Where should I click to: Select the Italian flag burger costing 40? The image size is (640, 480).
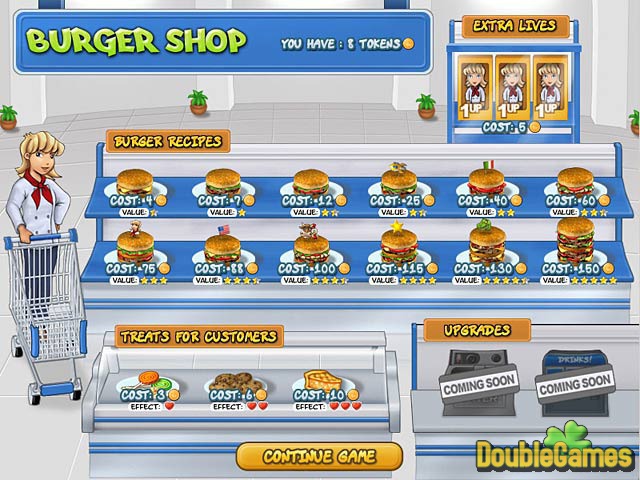(x=486, y=181)
